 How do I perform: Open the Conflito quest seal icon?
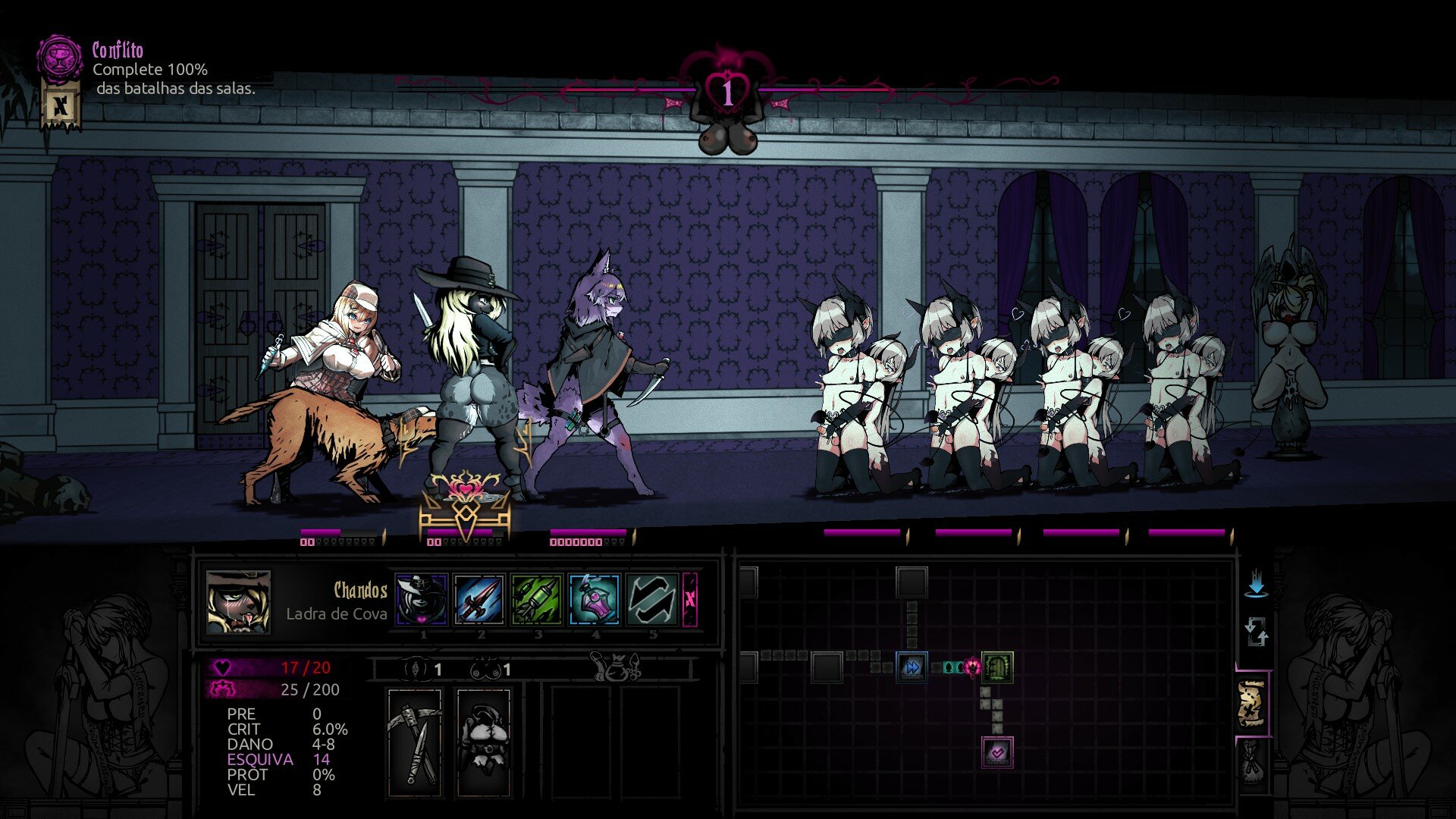tap(59, 58)
